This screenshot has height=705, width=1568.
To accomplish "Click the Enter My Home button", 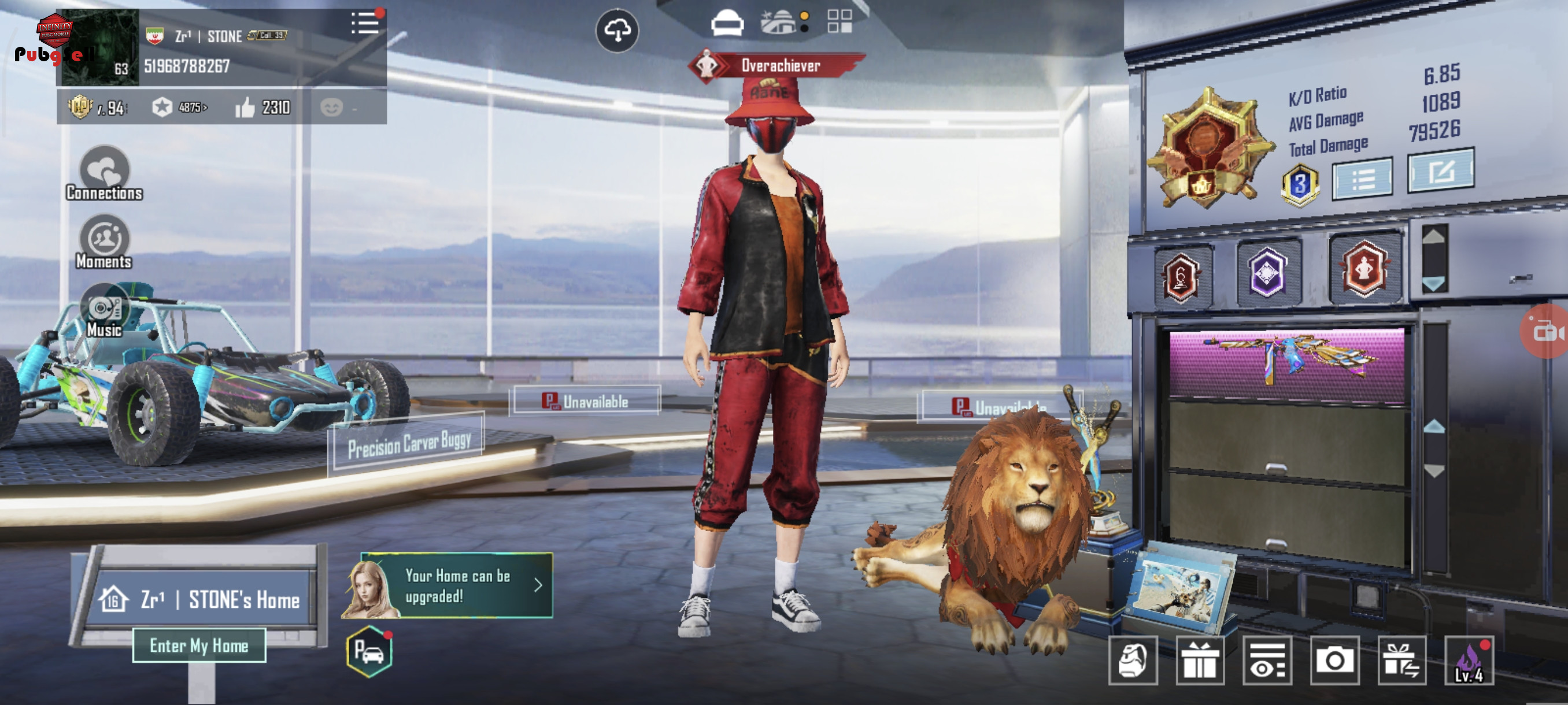I will [x=199, y=645].
